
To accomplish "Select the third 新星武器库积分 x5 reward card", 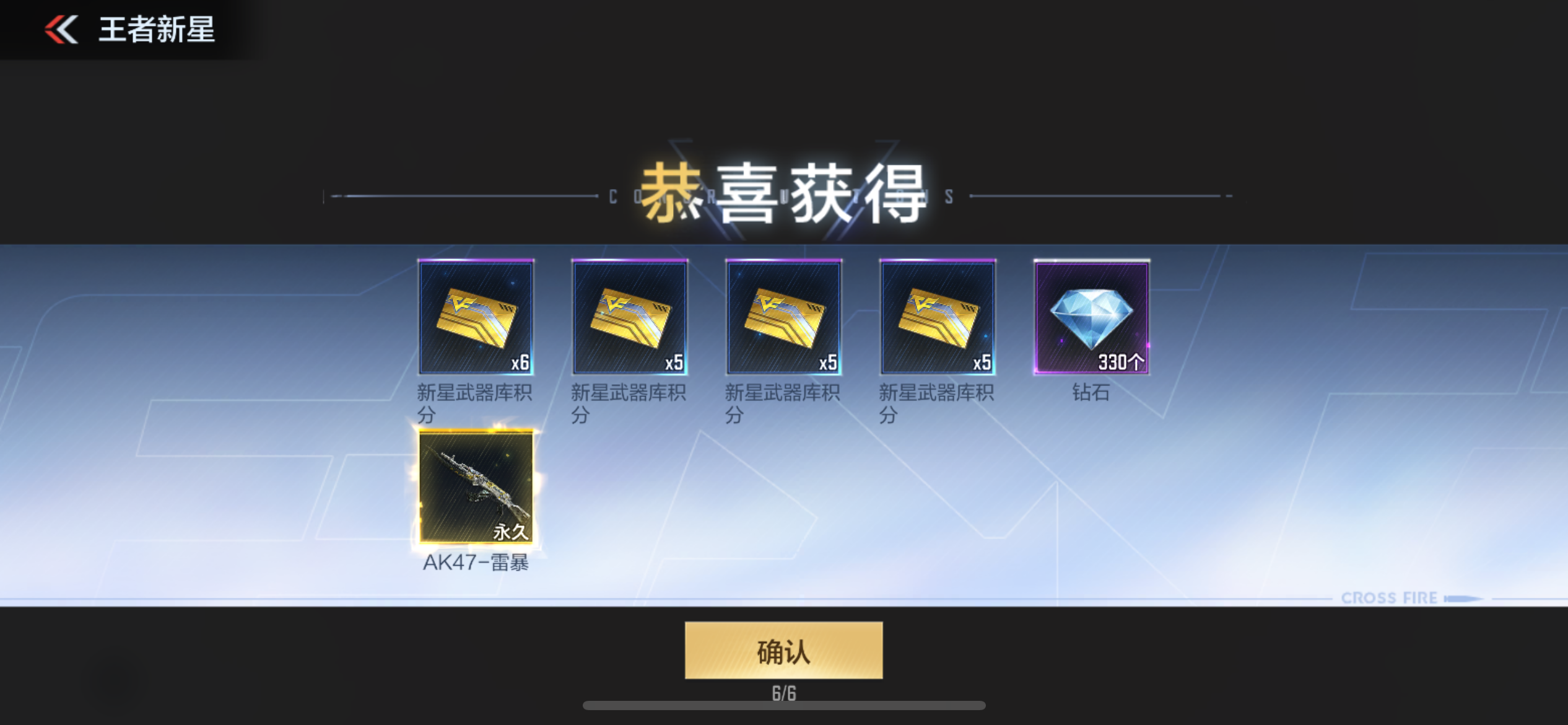I will (783, 317).
